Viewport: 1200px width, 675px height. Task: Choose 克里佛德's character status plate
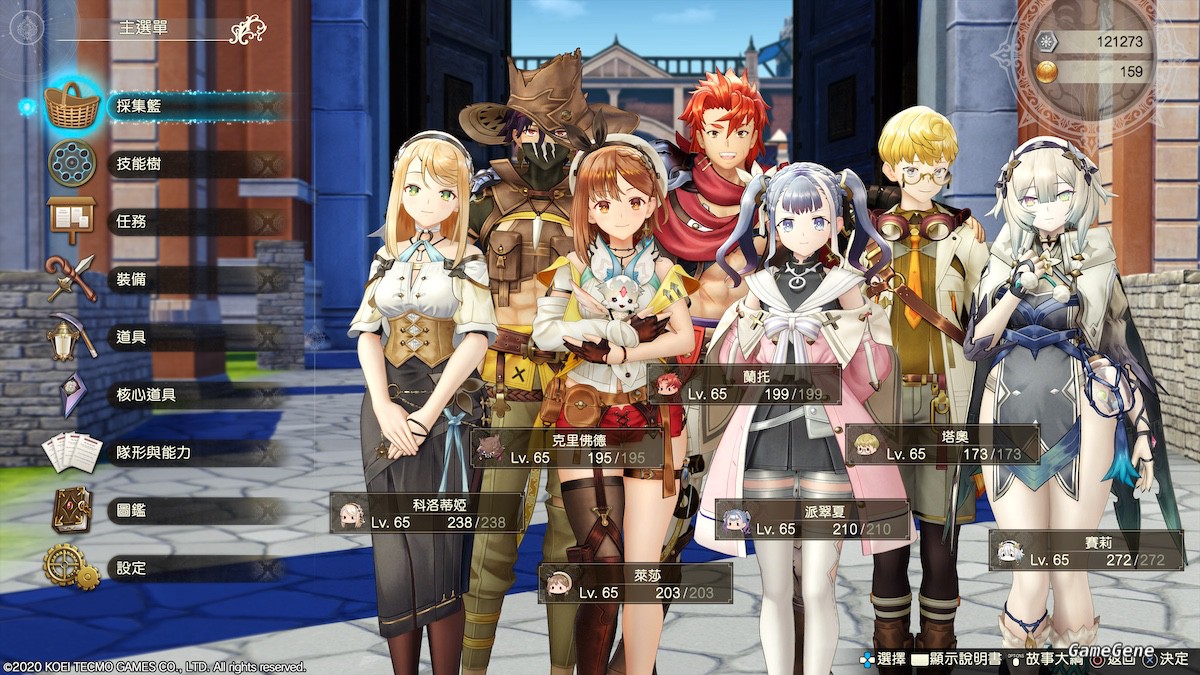[x=567, y=447]
